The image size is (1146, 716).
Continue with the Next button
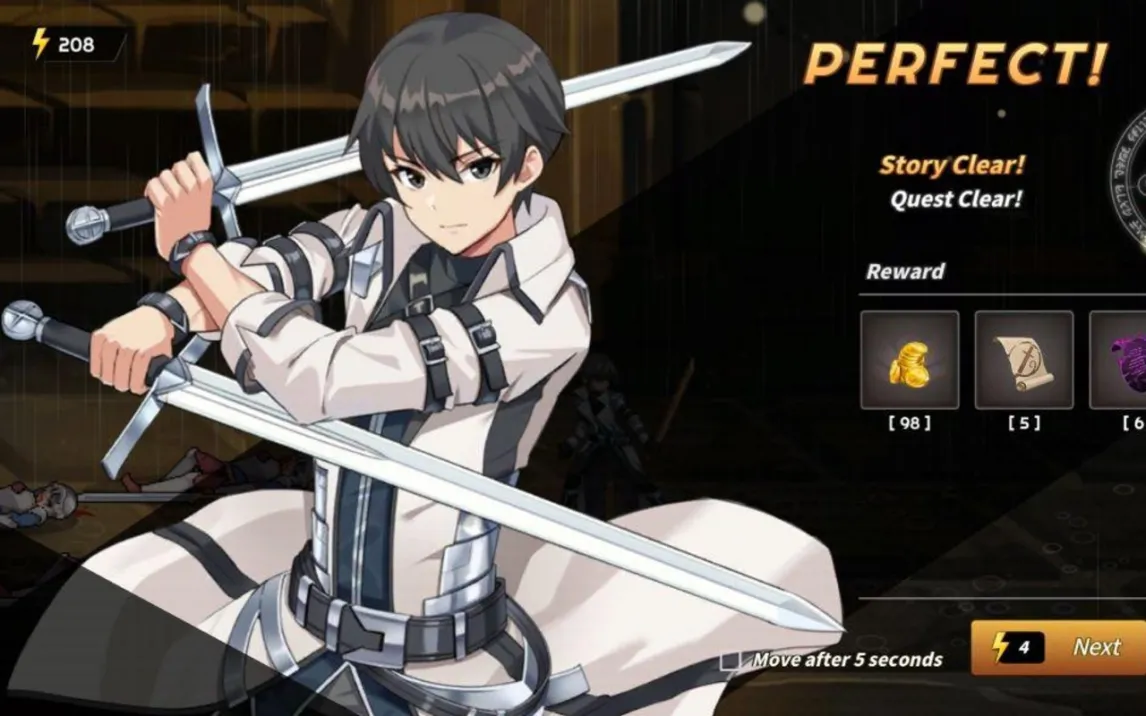tap(1062, 647)
